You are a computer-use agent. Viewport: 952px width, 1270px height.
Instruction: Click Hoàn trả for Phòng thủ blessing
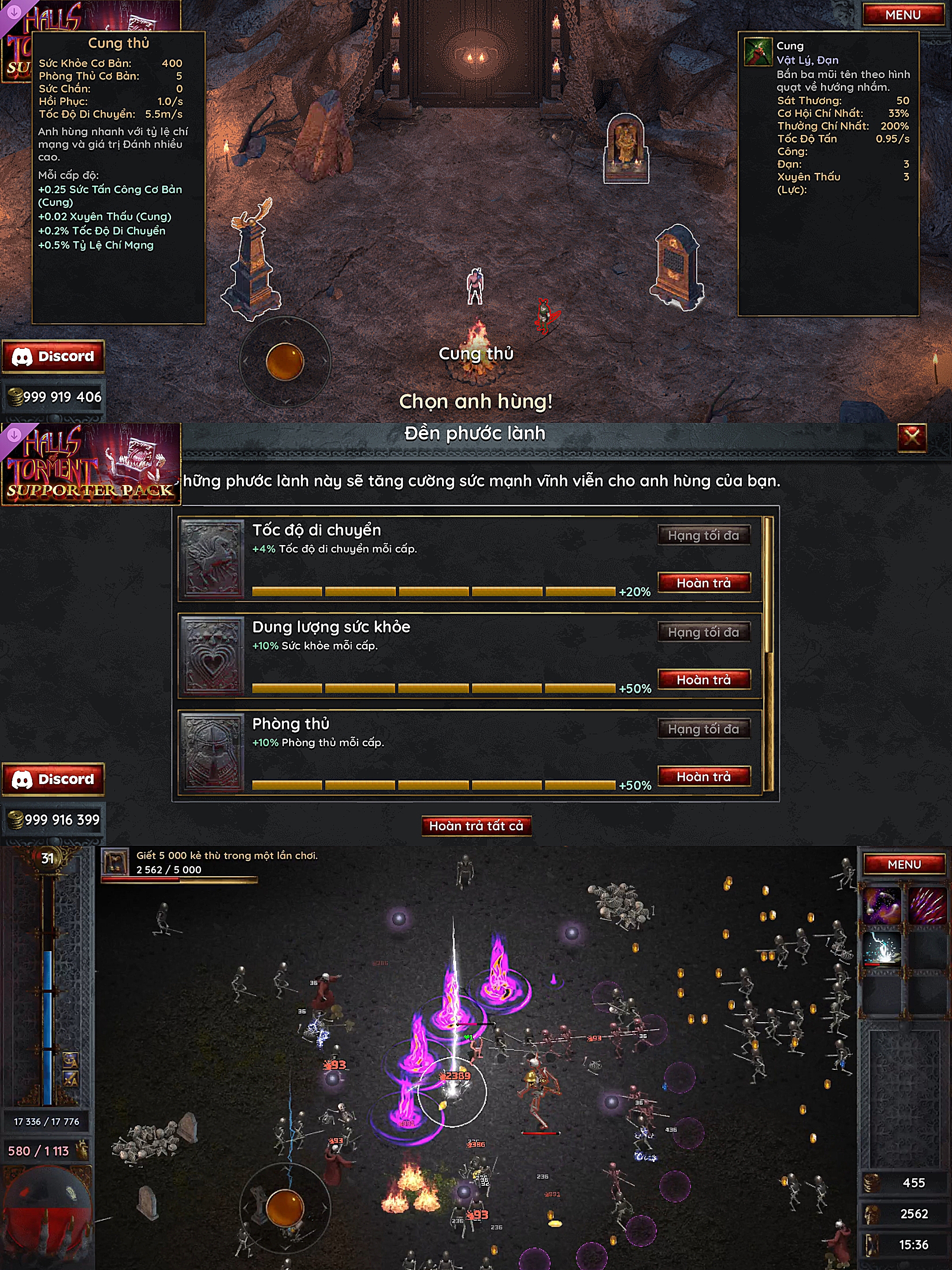tap(703, 776)
